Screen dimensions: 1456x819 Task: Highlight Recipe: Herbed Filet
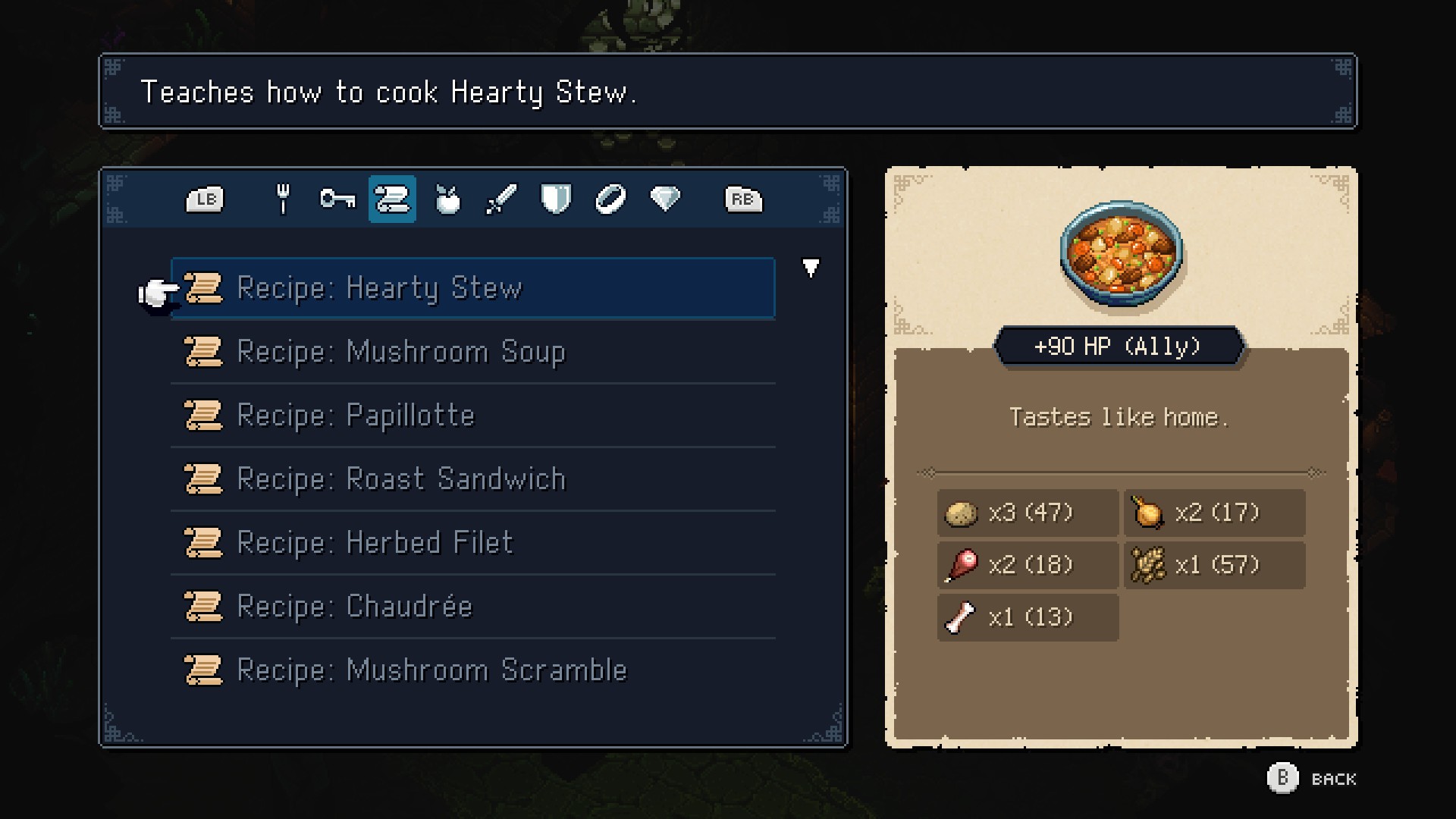tap(472, 543)
